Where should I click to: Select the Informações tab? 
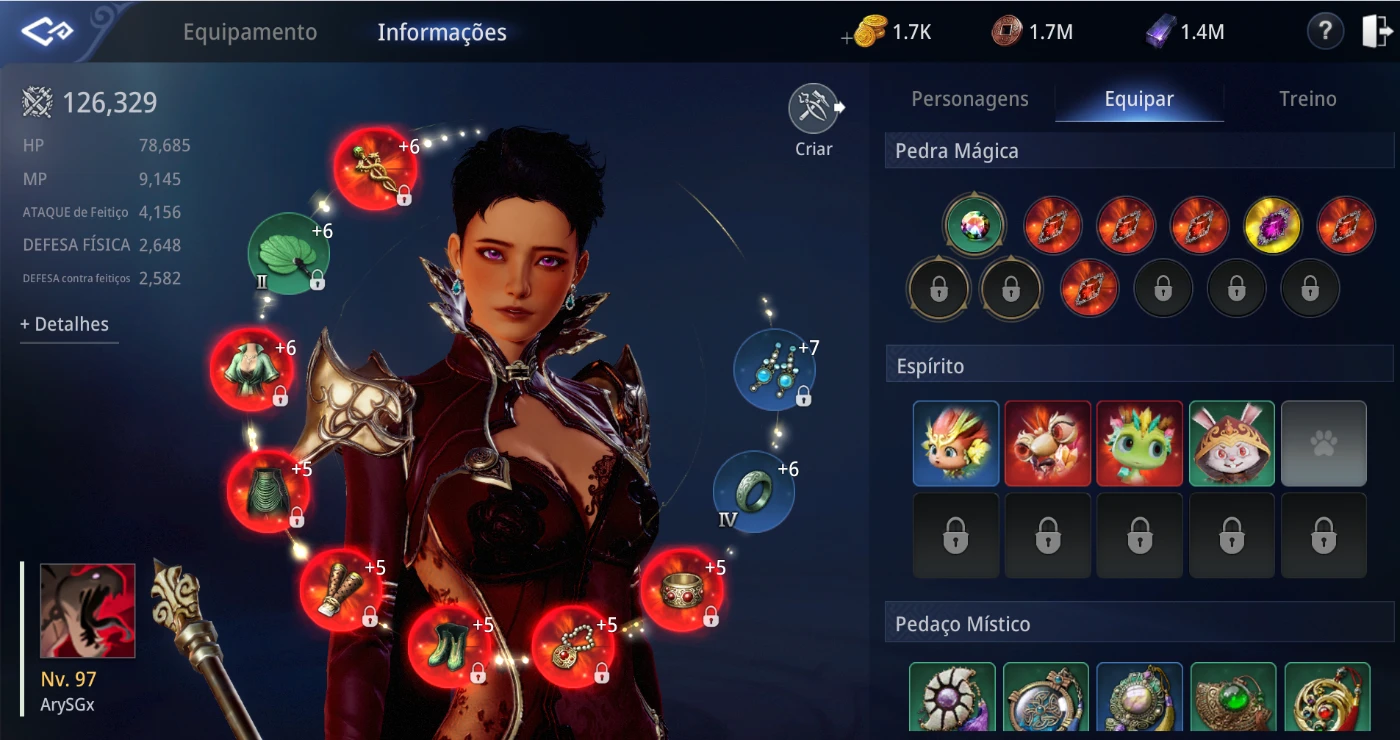tap(441, 32)
